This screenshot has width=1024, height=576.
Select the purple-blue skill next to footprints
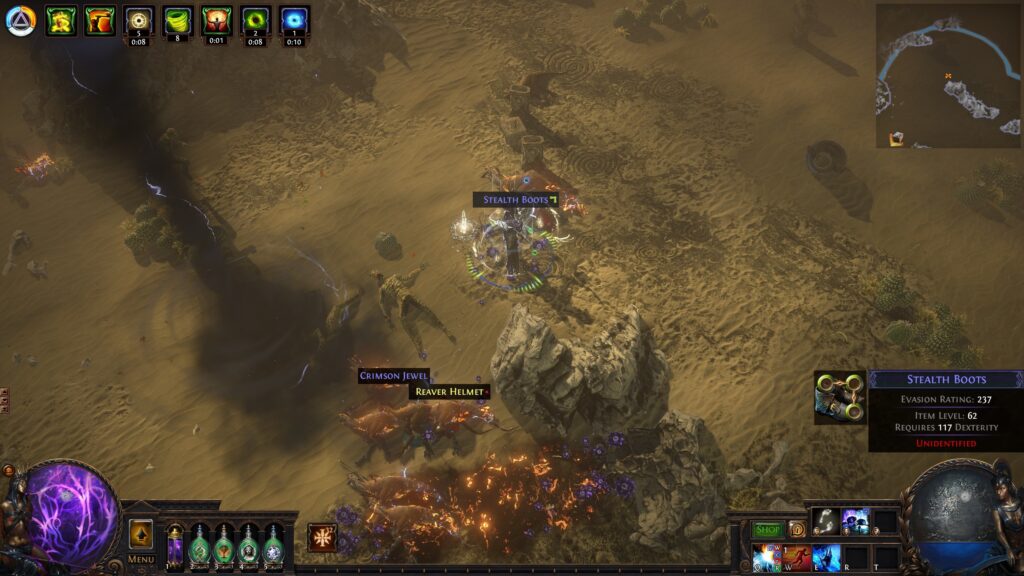(855, 521)
